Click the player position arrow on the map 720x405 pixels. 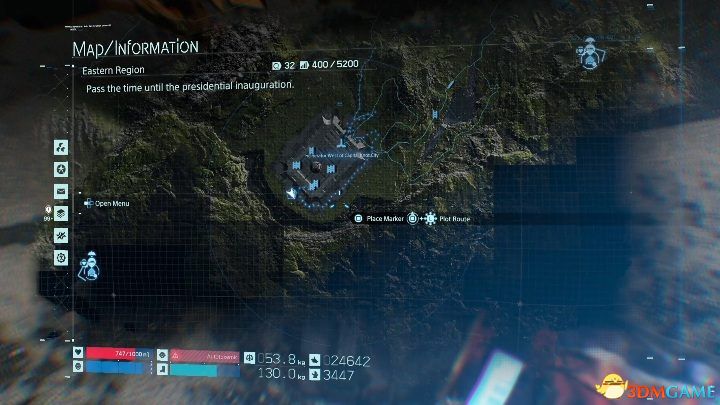[290, 192]
